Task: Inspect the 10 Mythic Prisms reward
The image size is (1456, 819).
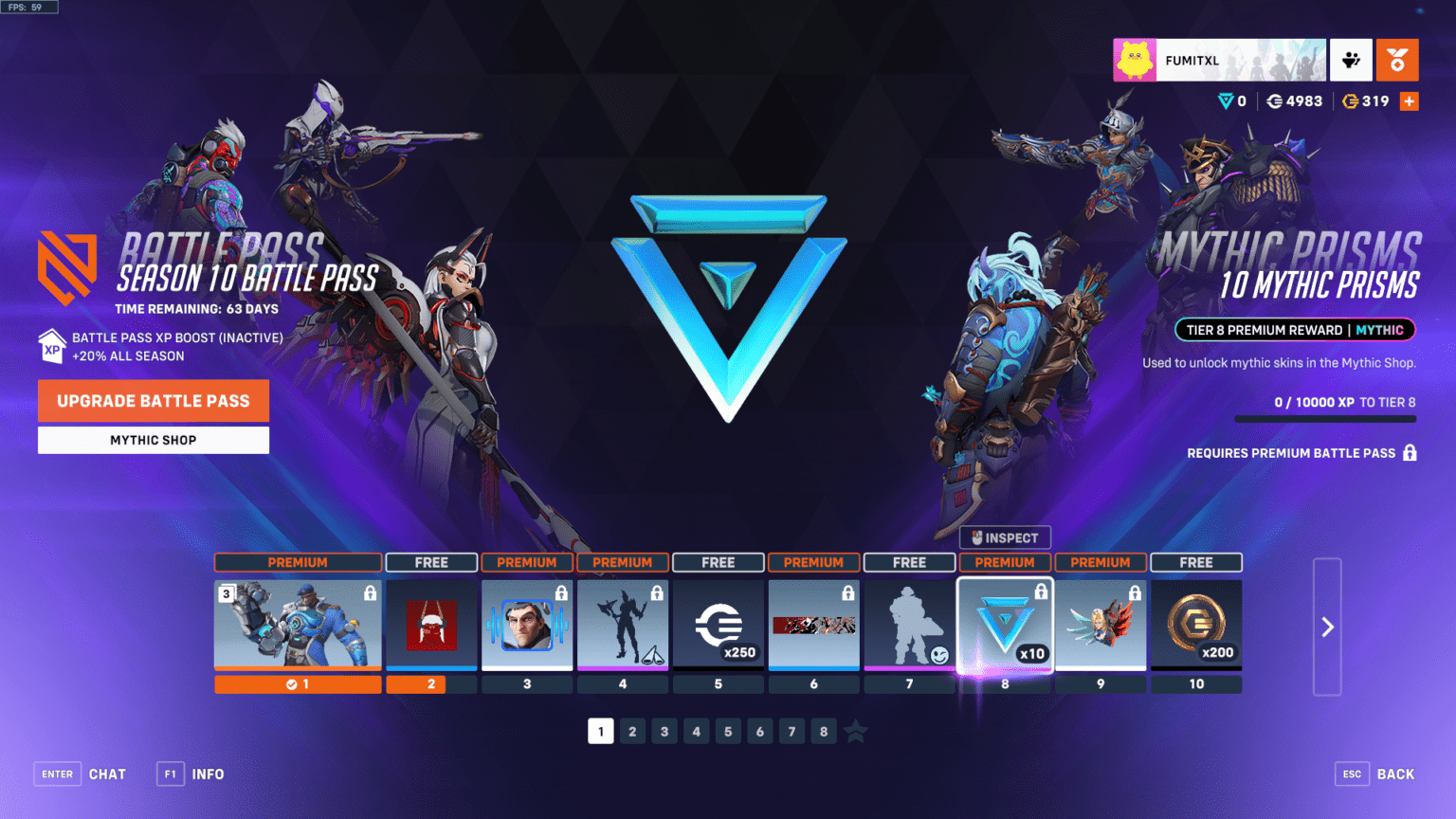Action: coord(1004,537)
